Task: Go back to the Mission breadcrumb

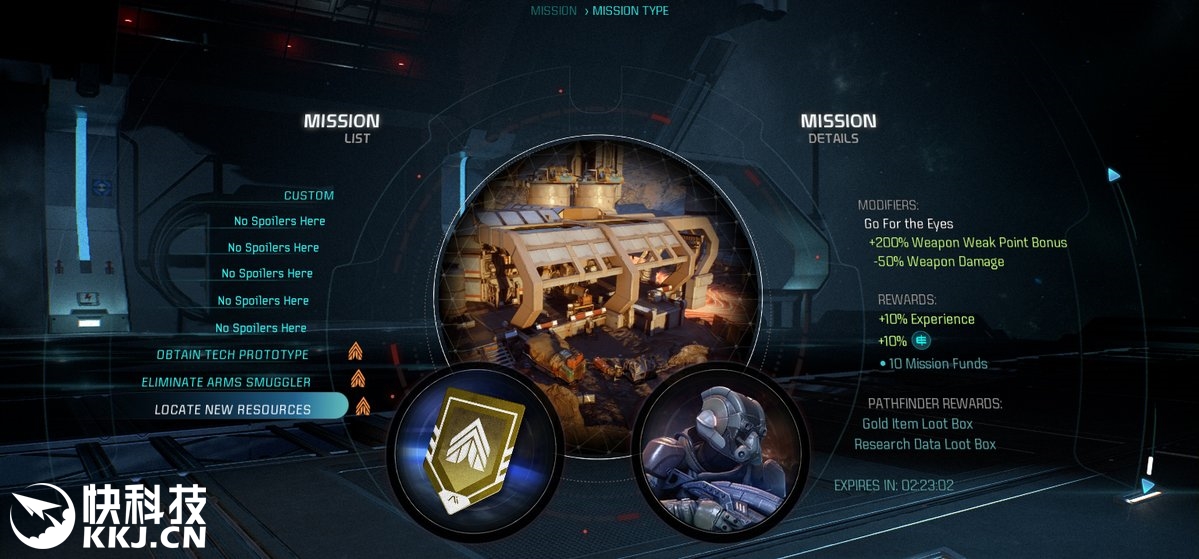Action: click(x=553, y=11)
